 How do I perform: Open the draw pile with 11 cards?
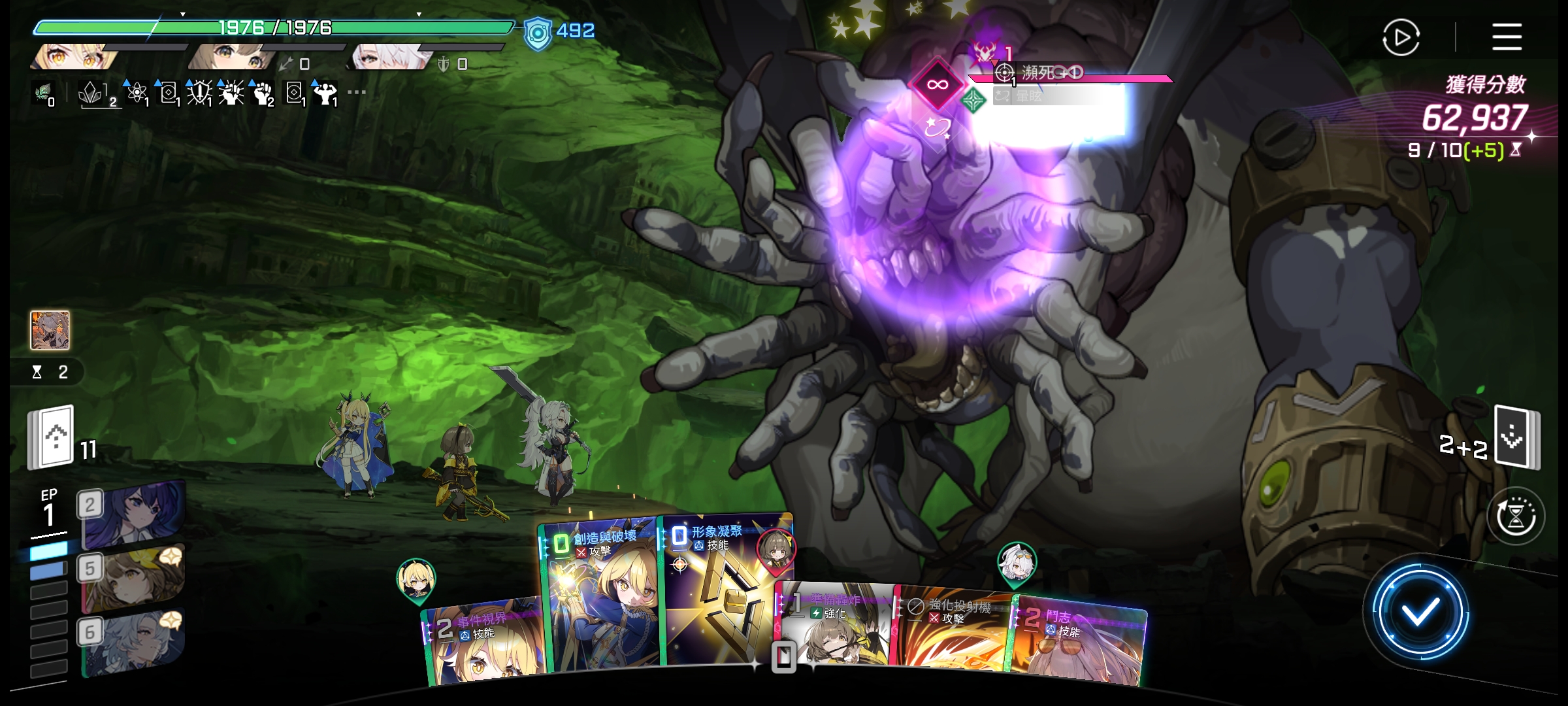click(51, 438)
